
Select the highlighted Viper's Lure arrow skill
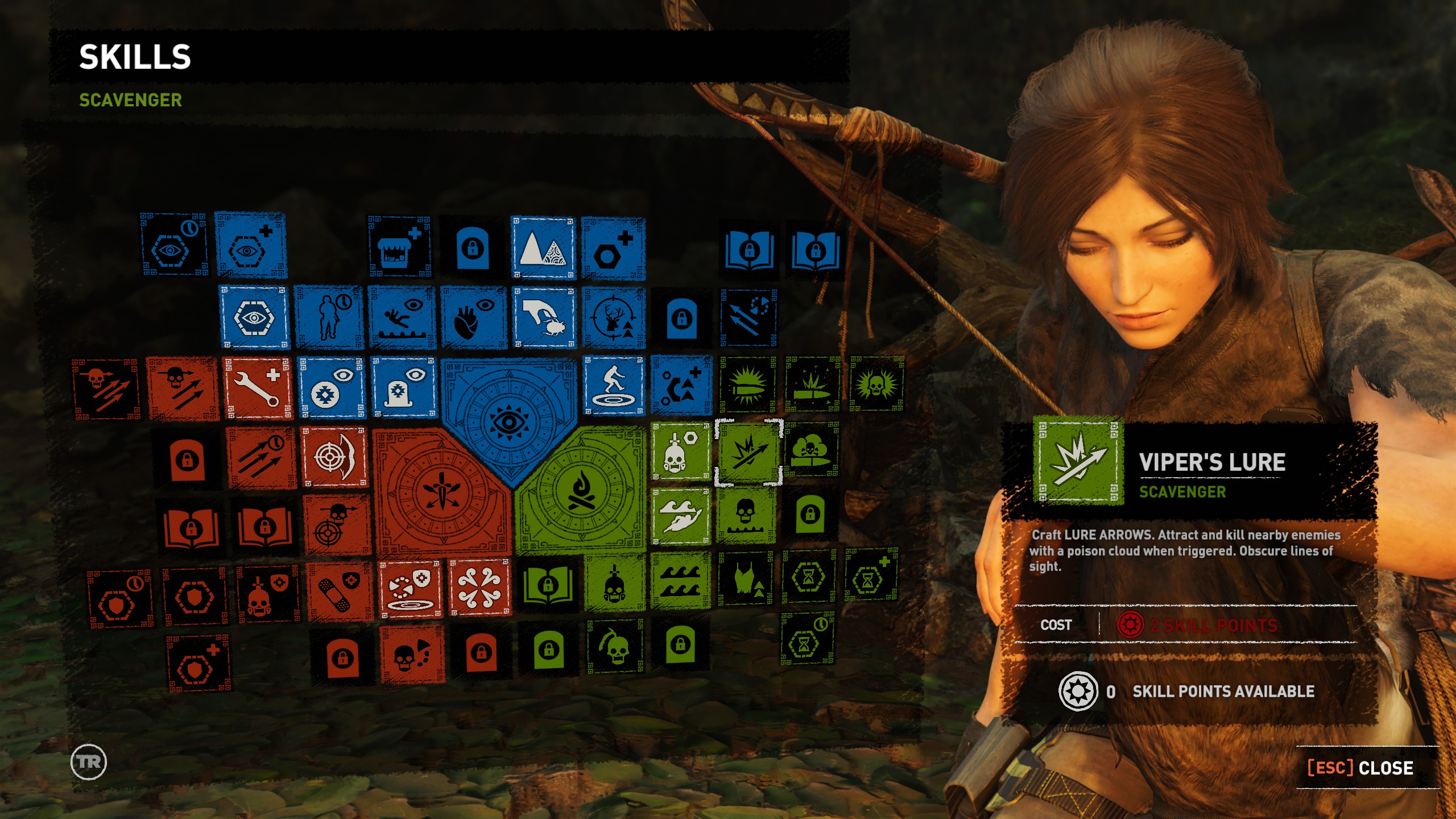pos(748,453)
